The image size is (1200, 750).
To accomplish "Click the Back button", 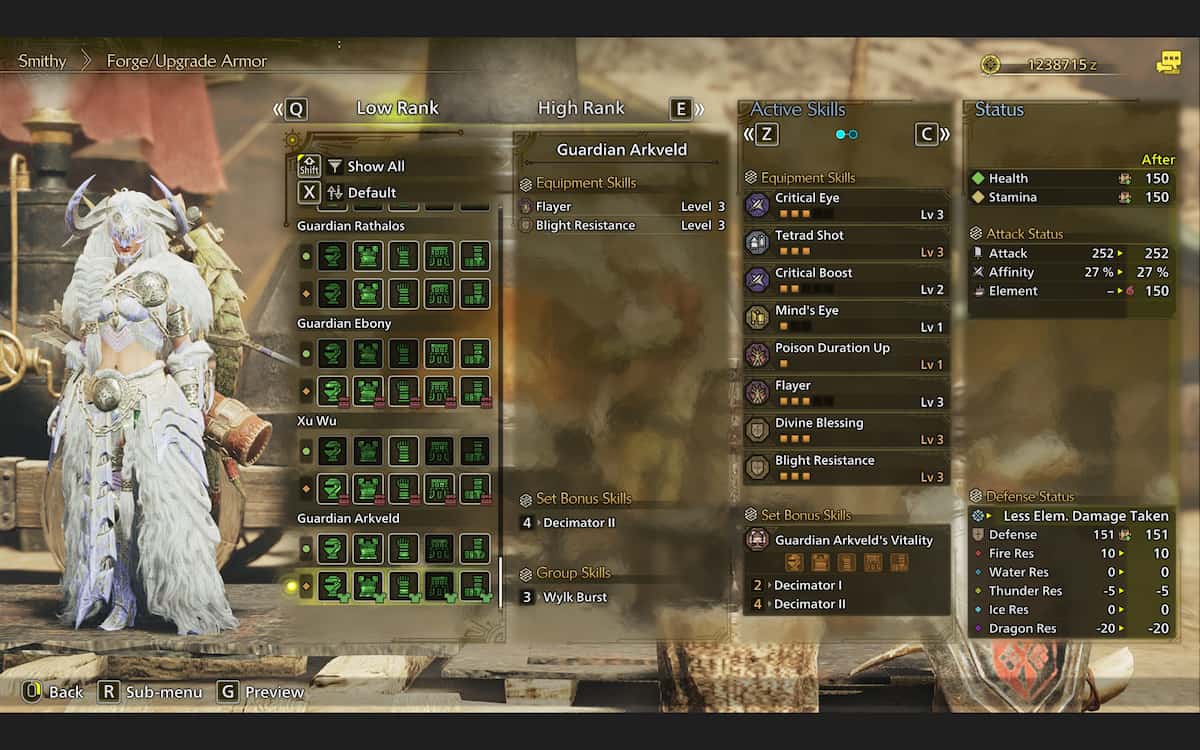I will 54,692.
